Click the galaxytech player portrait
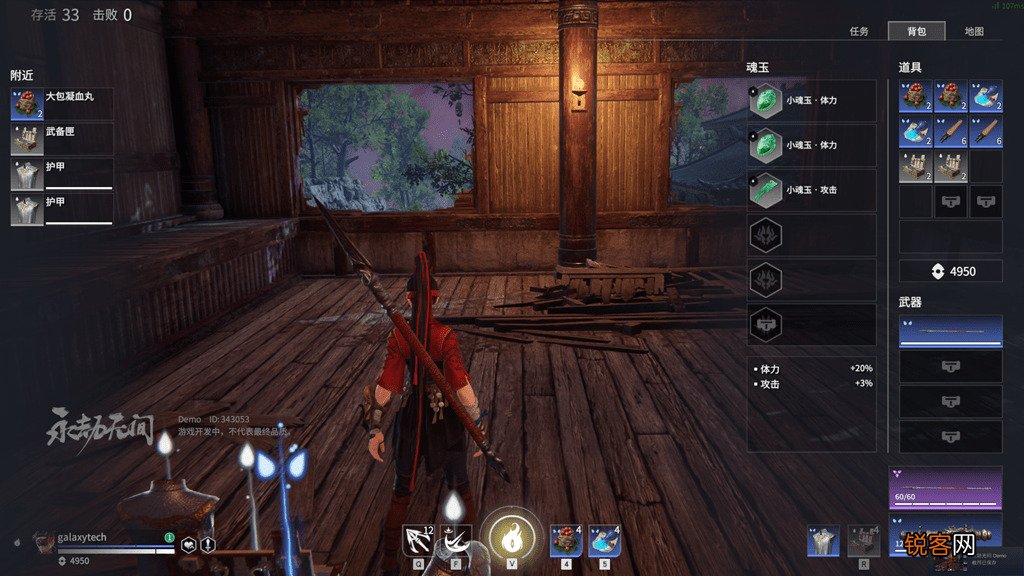The width and height of the screenshot is (1024, 576). point(44,541)
